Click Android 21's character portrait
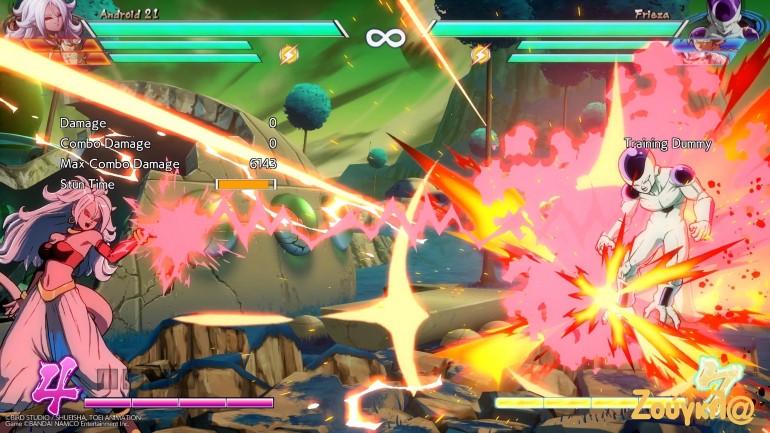Image resolution: width=770 pixels, height=433 pixels. (x=42, y=22)
